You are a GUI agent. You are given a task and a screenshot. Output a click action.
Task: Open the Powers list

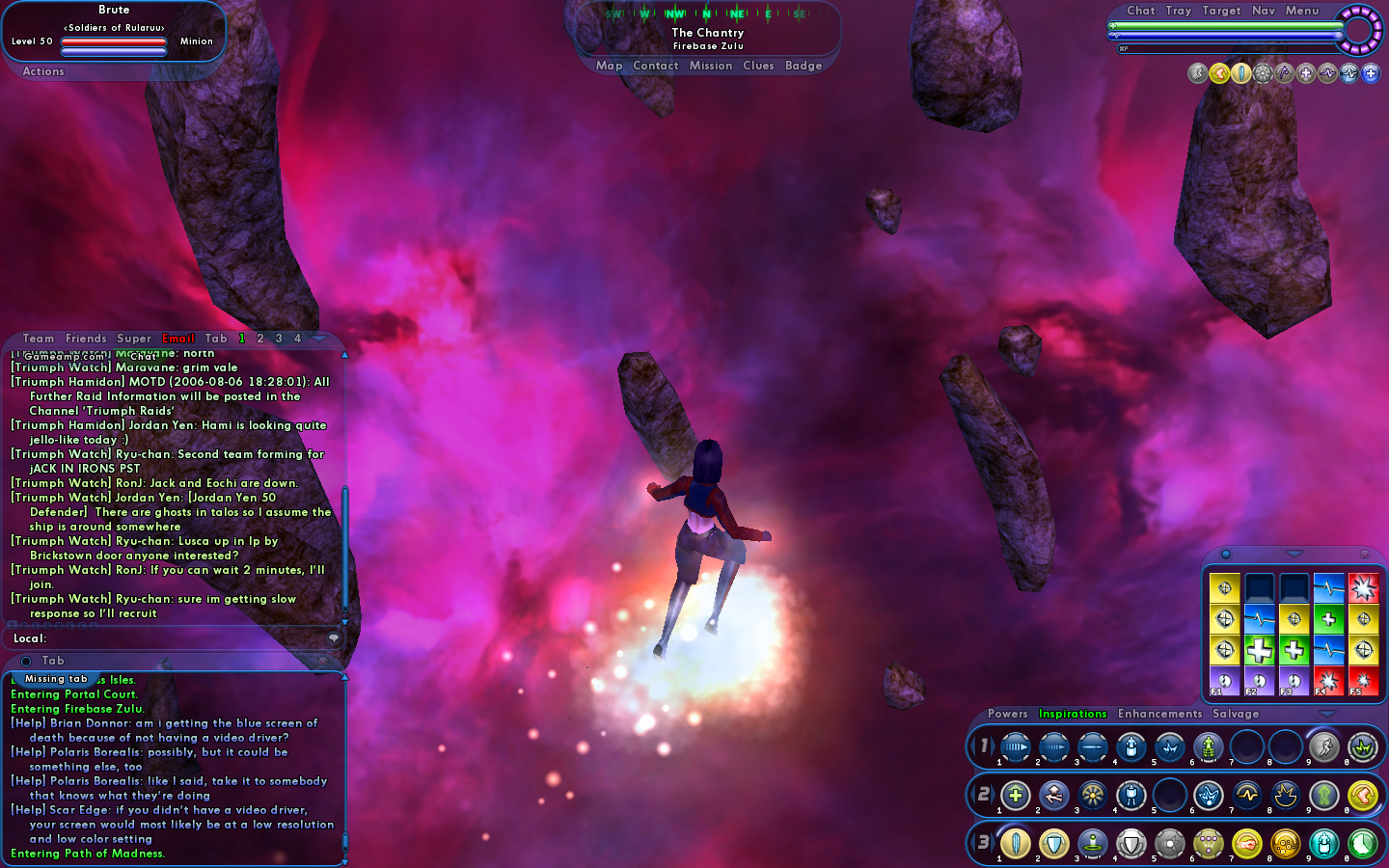1007,714
